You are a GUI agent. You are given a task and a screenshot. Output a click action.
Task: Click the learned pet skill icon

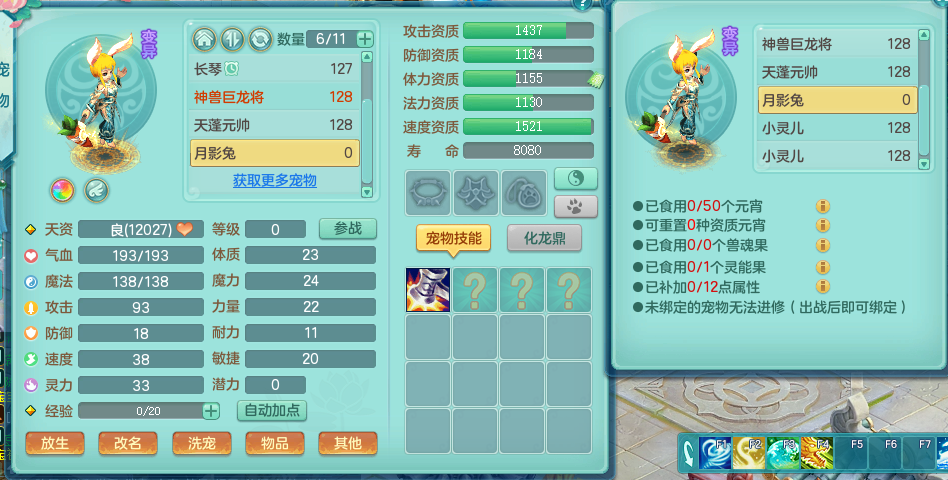[x=428, y=290]
